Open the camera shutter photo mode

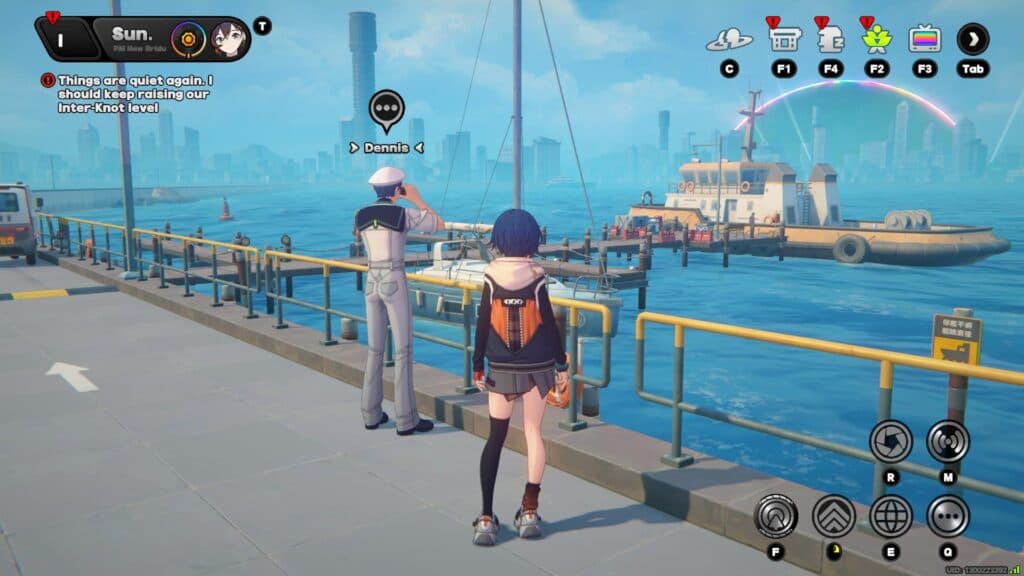coord(890,441)
